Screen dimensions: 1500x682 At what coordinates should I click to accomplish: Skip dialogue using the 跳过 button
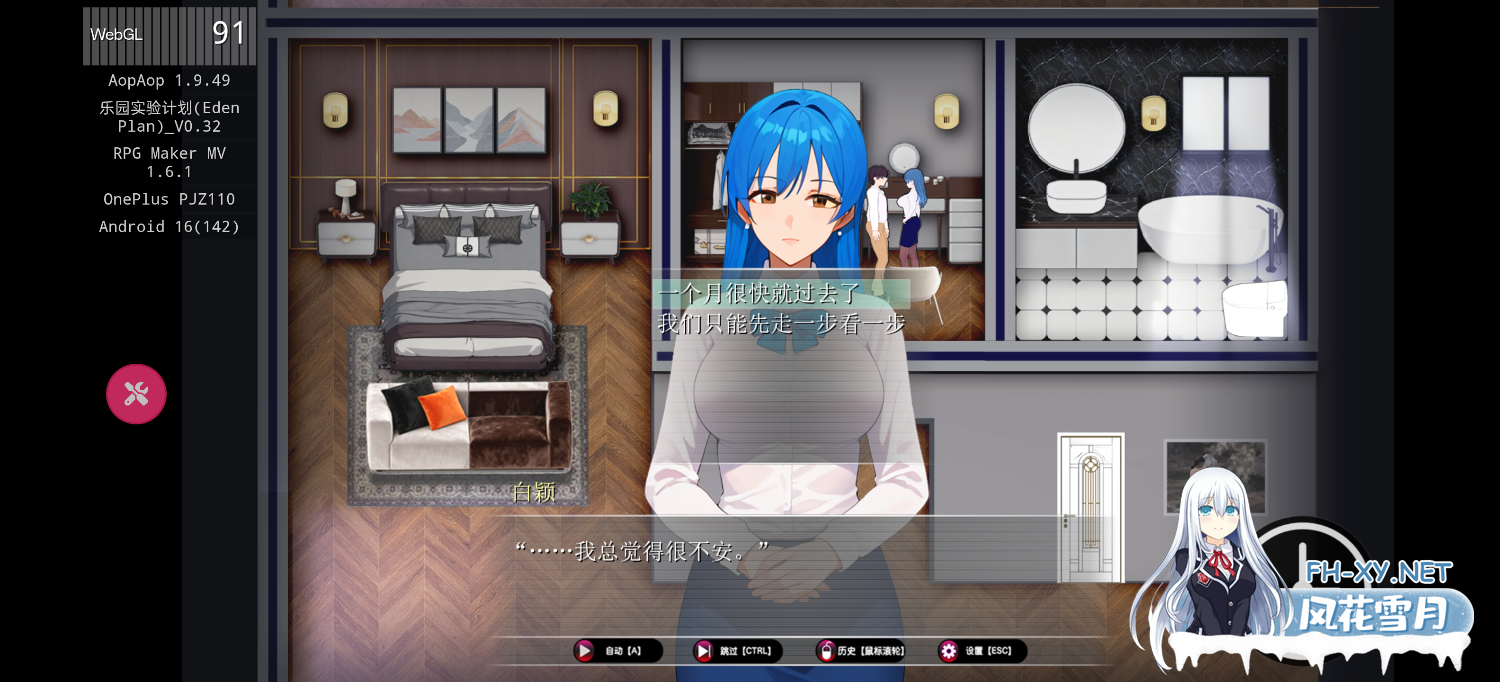tap(738, 651)
